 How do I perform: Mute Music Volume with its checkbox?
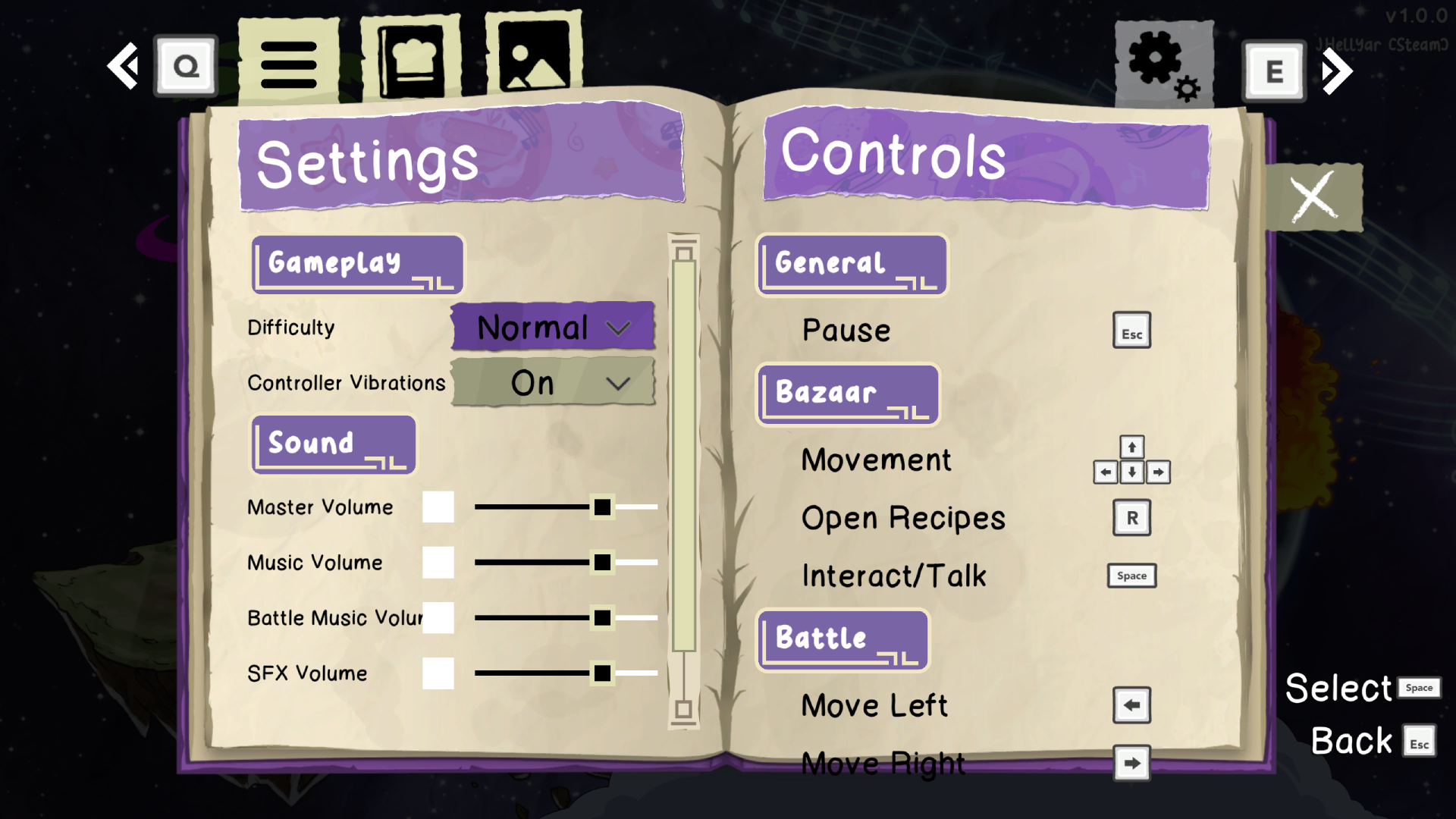point(438,563)
